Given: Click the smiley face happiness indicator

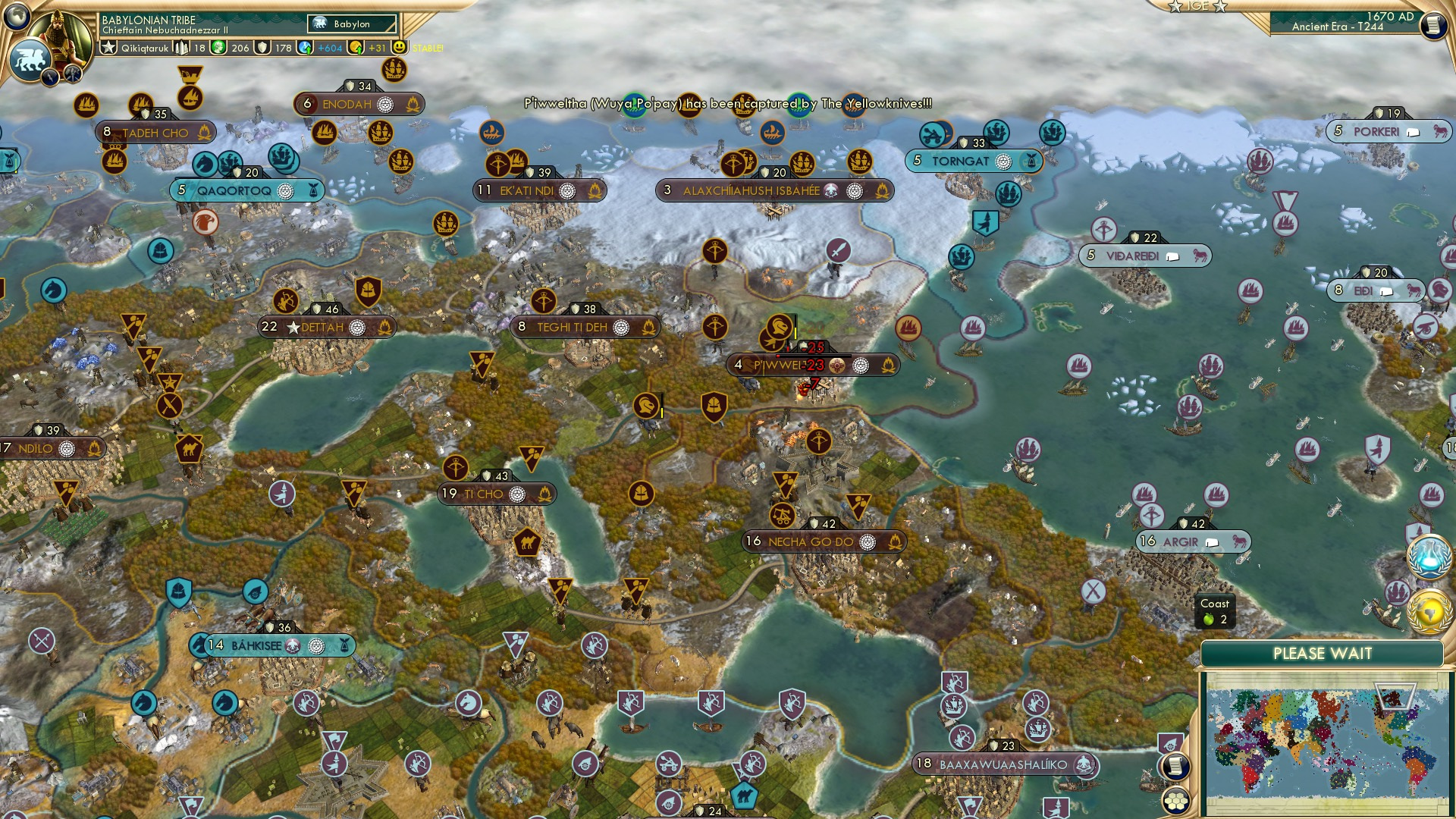Looking at the screenshot, I should (398, 46).
